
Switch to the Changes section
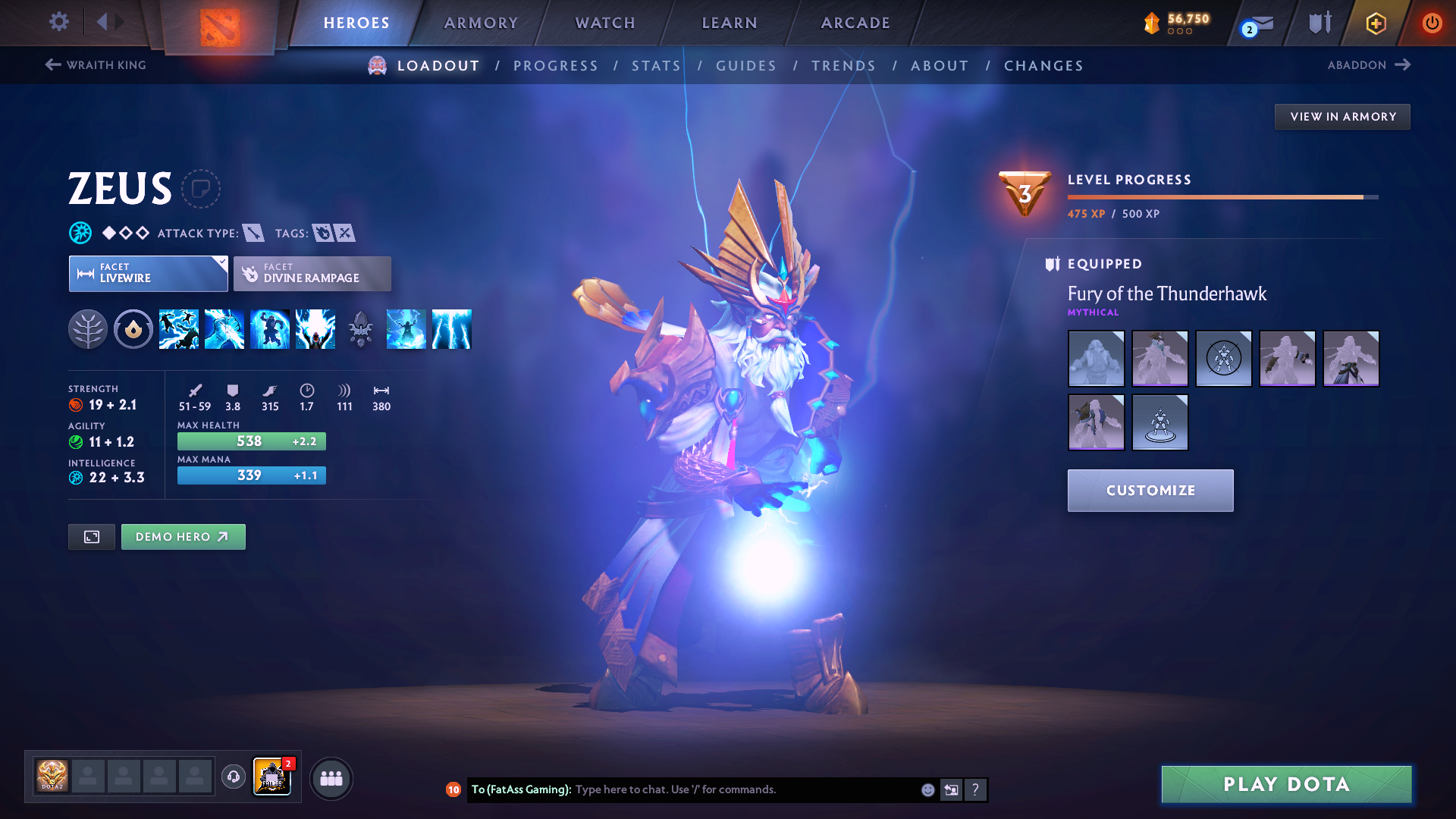(x=1043, y=66)
